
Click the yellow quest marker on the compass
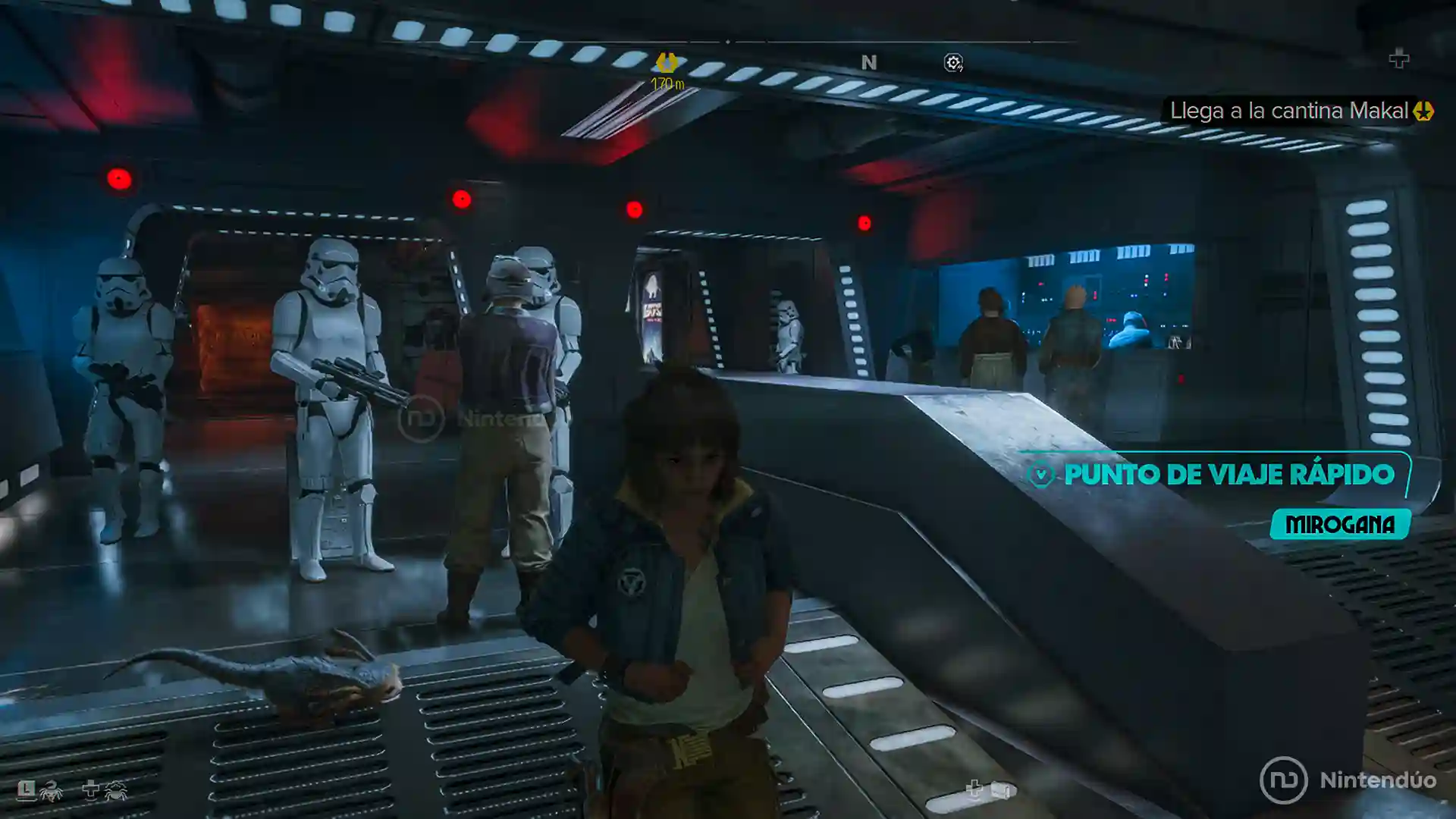click(x=667, y=62)
